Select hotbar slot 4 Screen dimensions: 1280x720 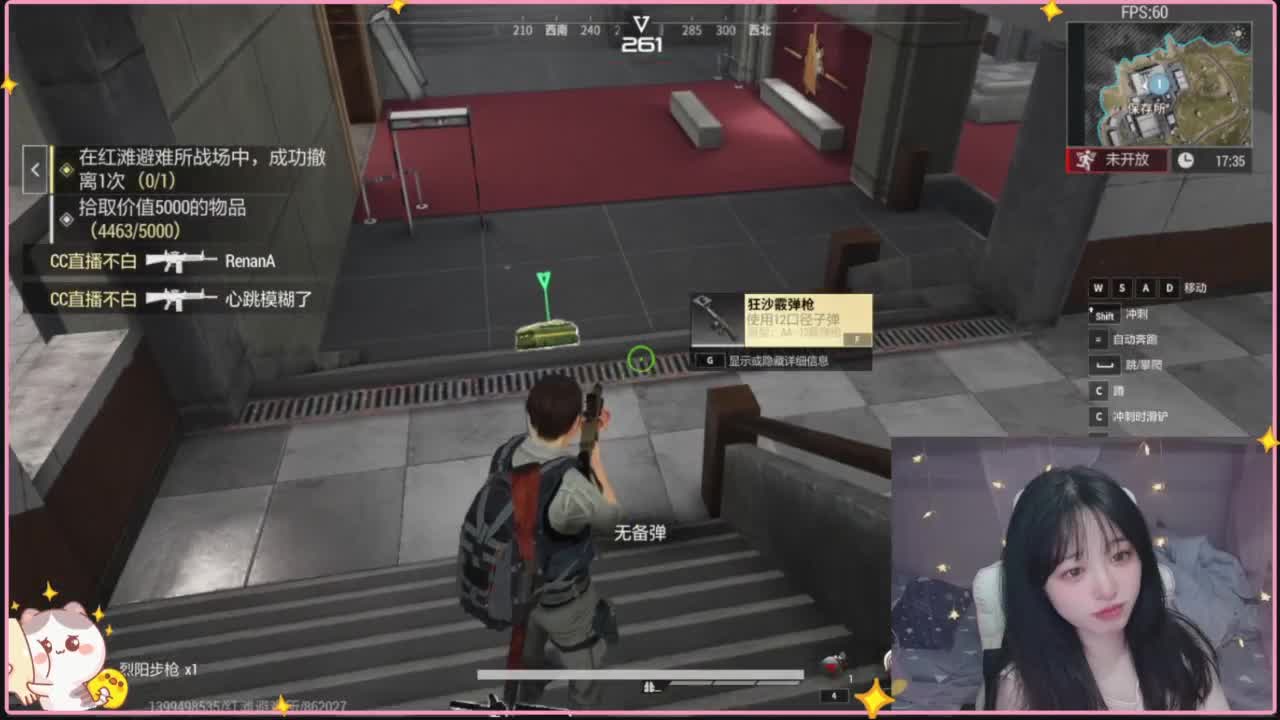[x=834, y=694]
